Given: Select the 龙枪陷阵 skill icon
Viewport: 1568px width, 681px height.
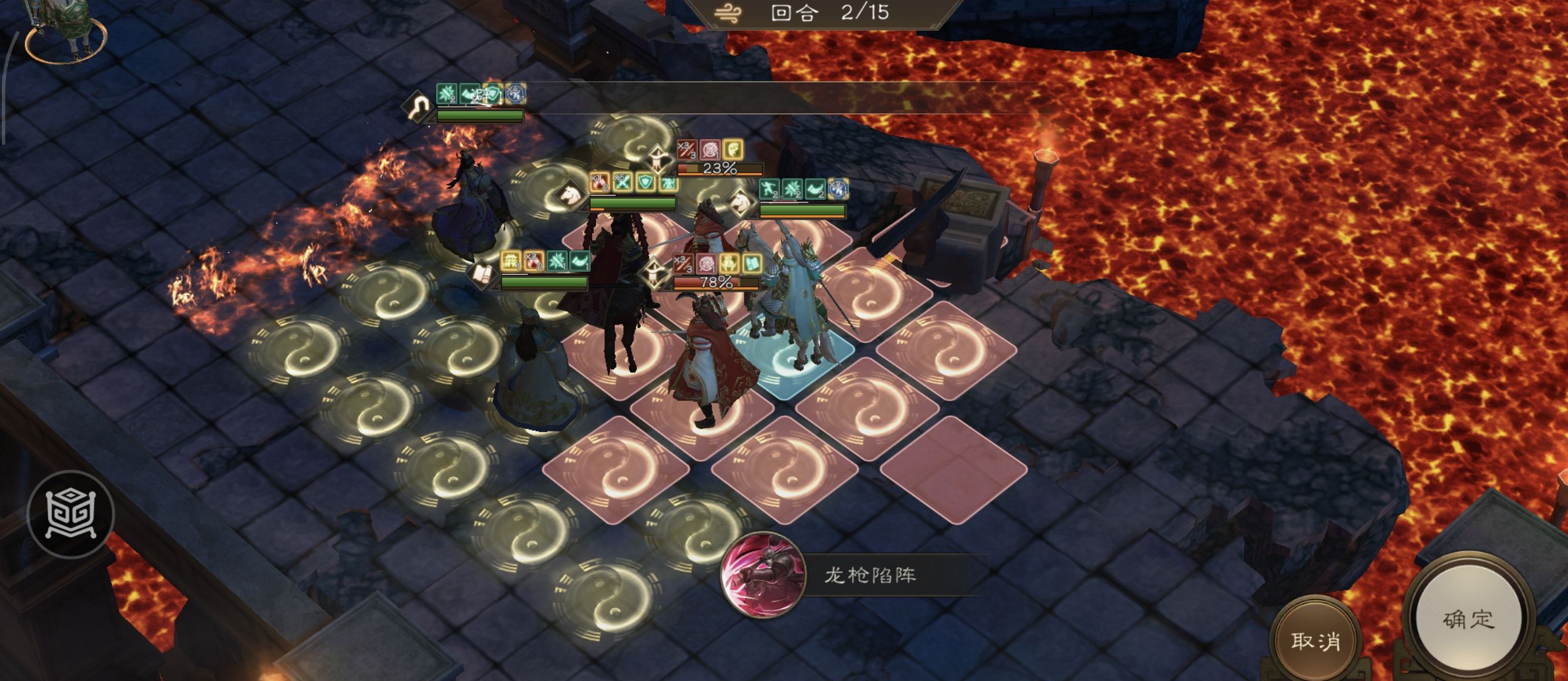Looking at the screenshot, I should click(763, 574).
